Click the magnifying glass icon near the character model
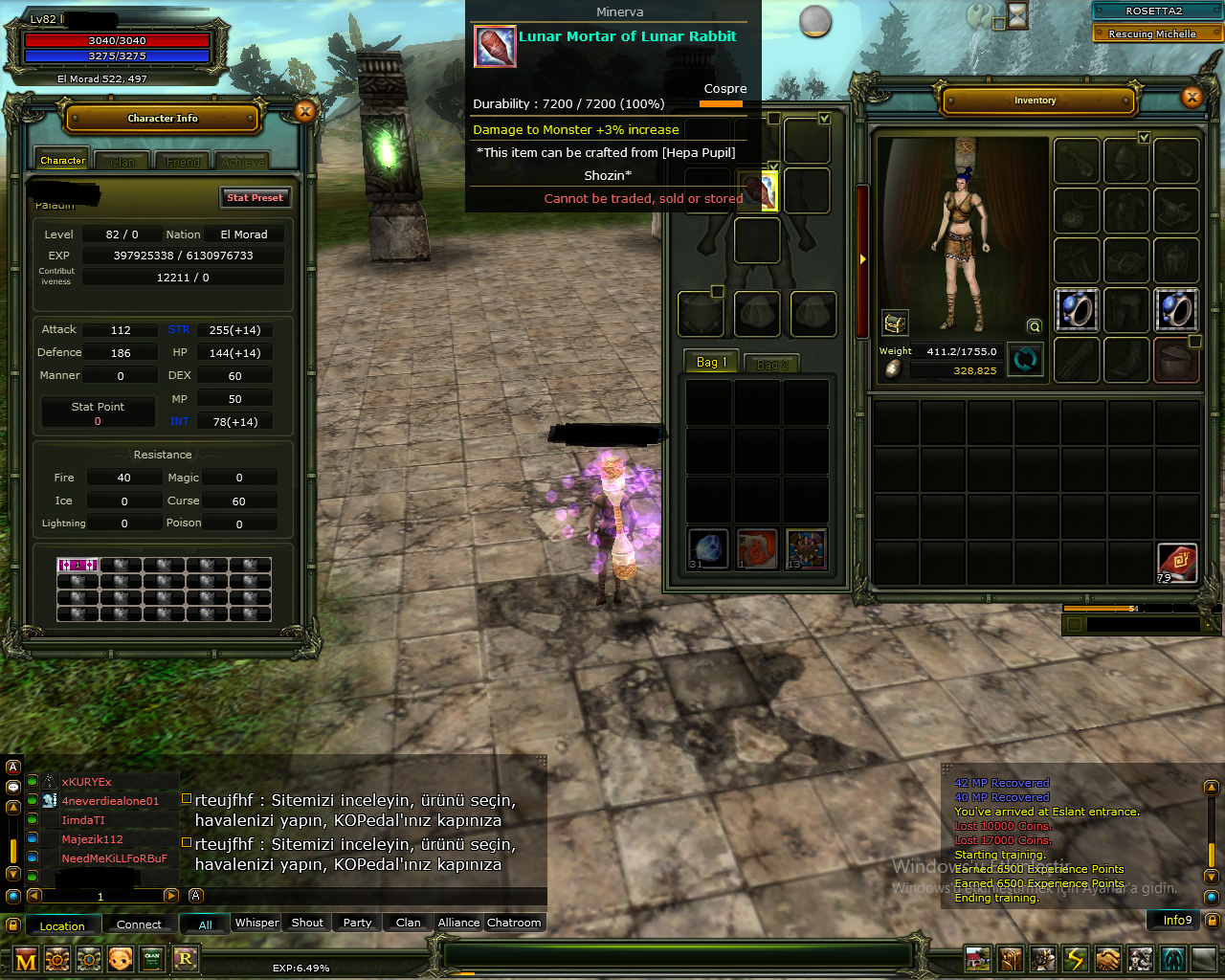The image size is (1225, 980). (1034, 326)
